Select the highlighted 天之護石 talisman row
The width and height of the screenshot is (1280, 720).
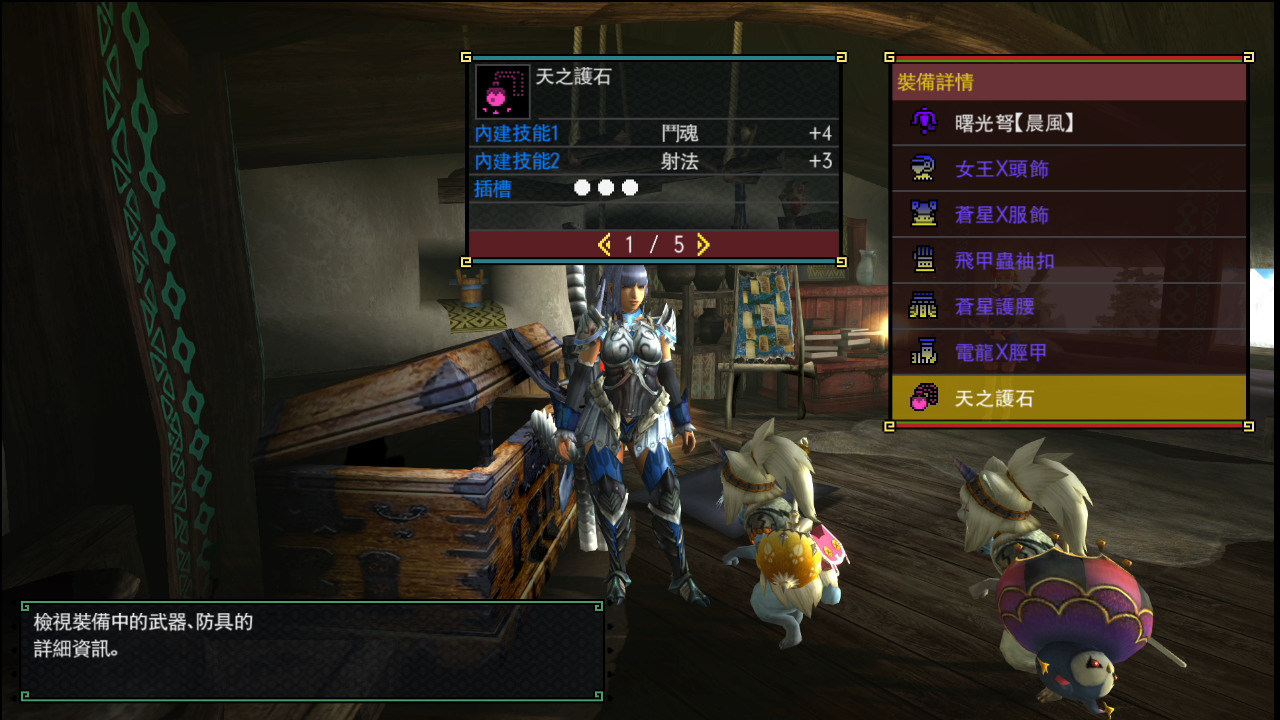[1068, 399]
